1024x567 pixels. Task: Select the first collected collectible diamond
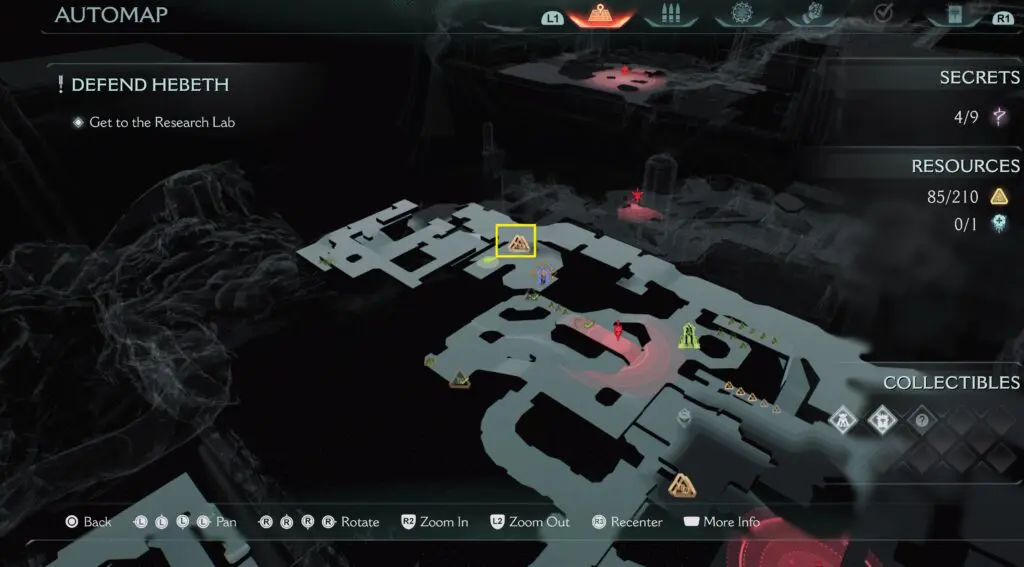pos(845,419)
